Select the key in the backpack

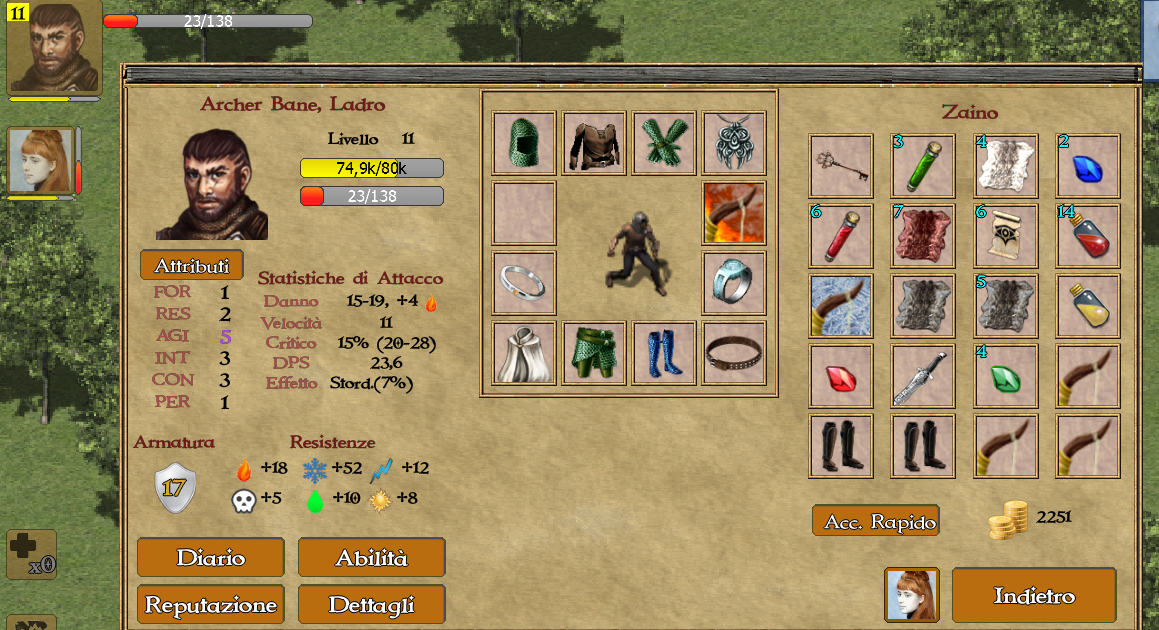(x=840, y=166)
